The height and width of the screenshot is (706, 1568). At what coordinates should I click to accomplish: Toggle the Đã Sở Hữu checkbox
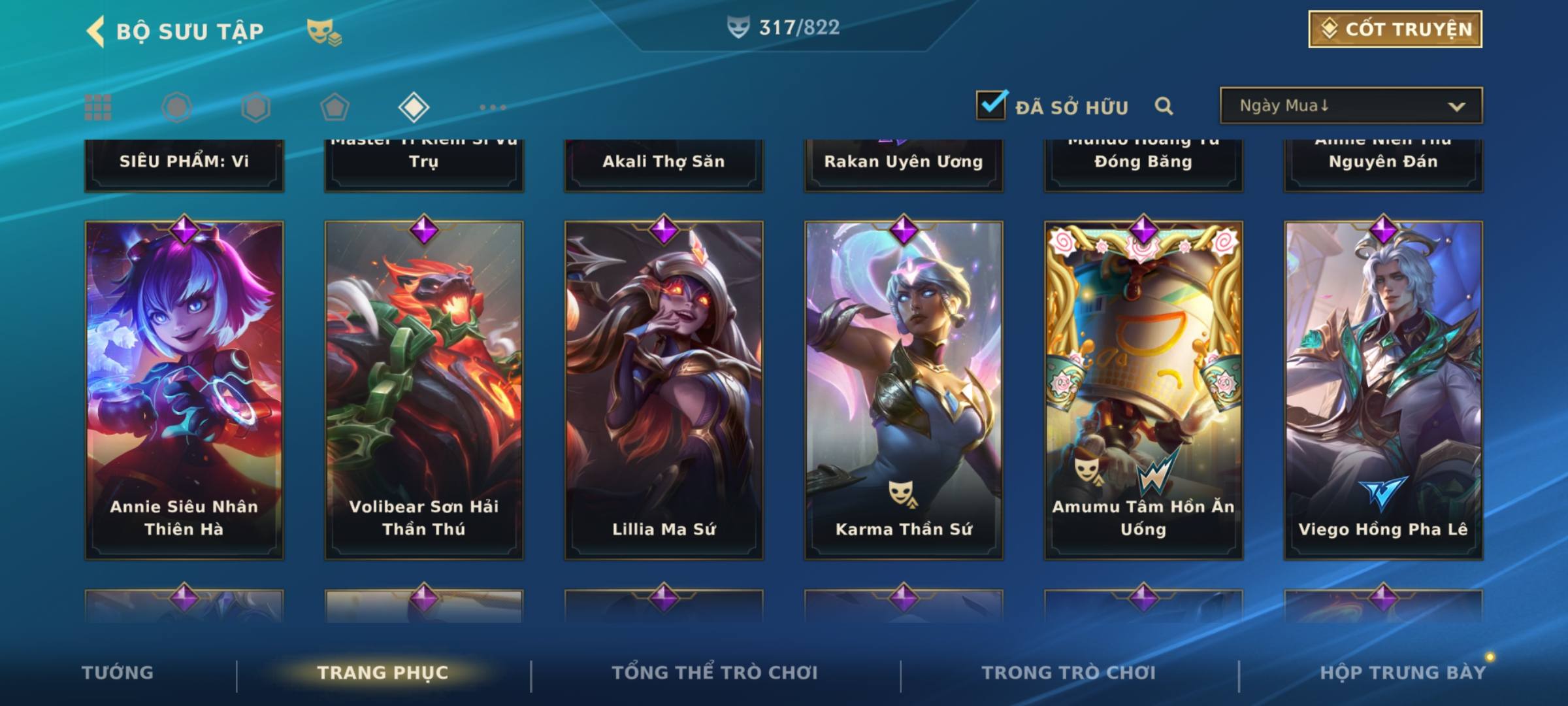(991, 106)
